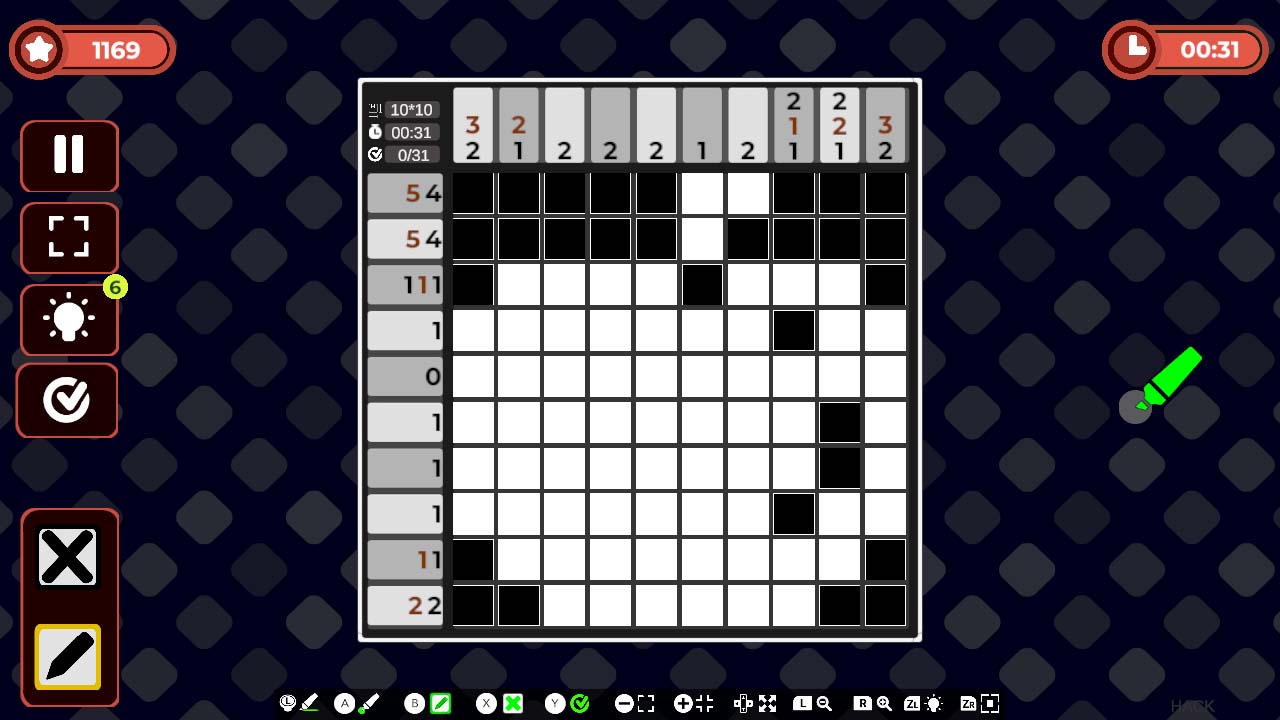Toggle the green X marking mode
1280x720 pixels.
pyautogui.click(x=513, y=703)
